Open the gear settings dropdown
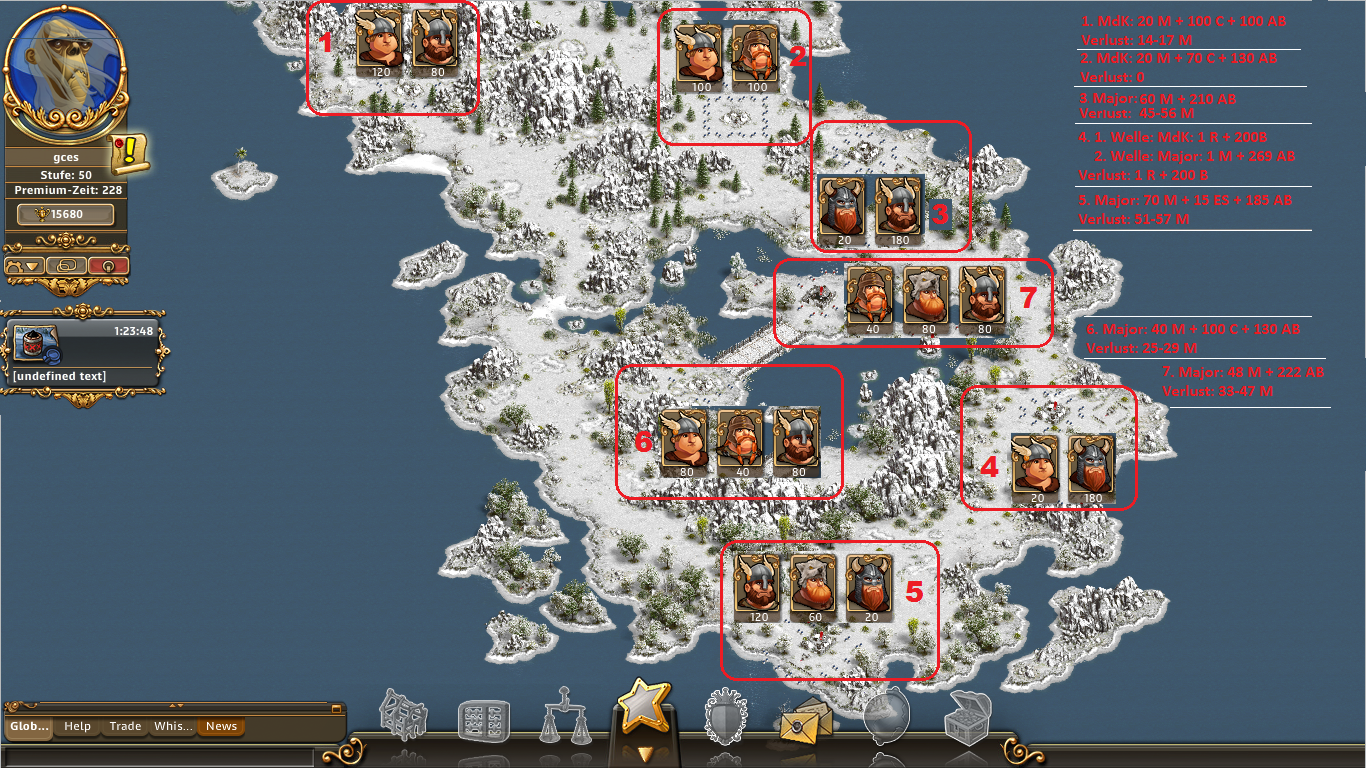The height and width of the screenshot is (768, 1366). (x=25, y=266)
